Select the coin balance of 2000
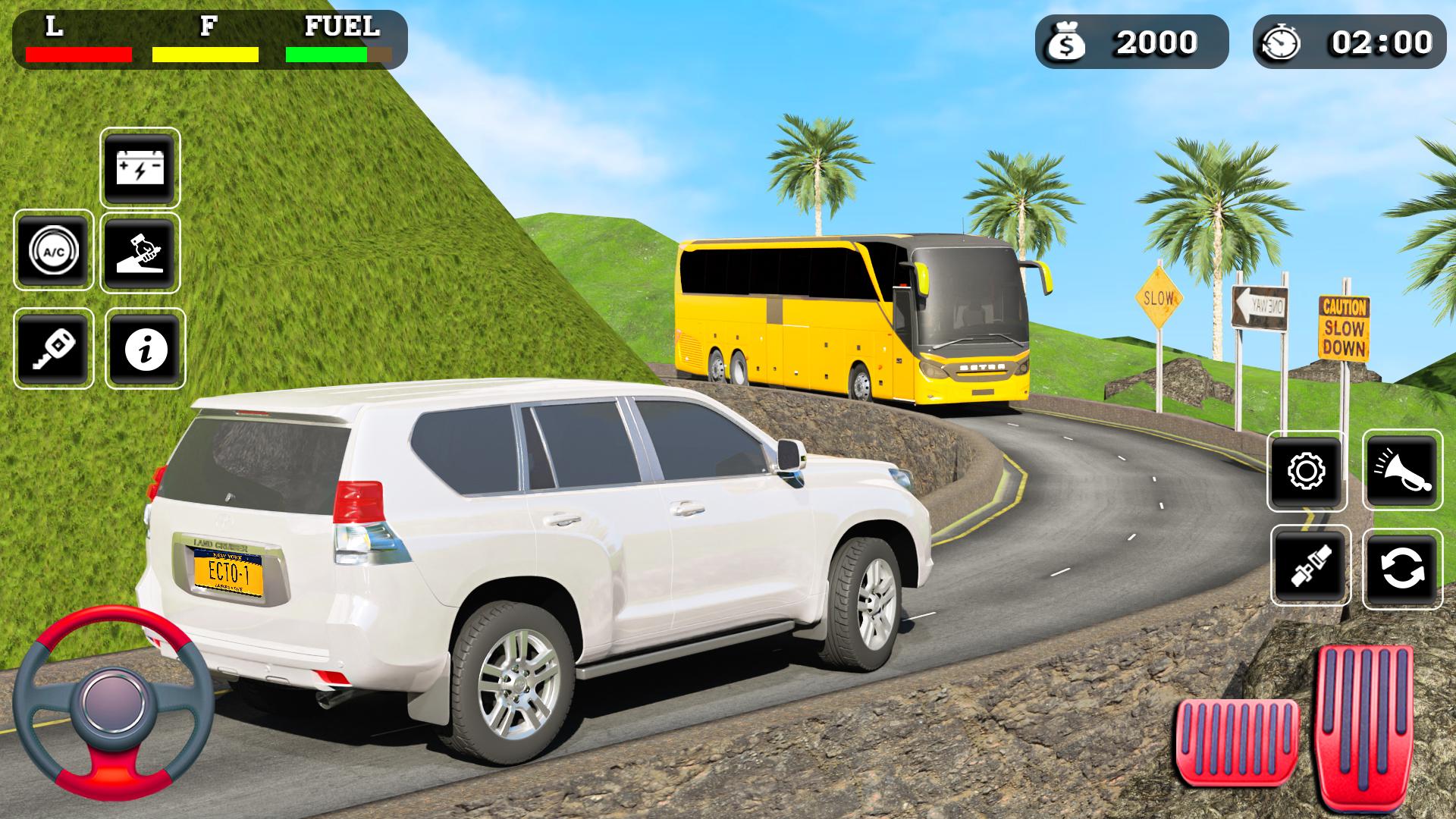This screenshot has height=819, width=1456. [x=1153, y=43]
